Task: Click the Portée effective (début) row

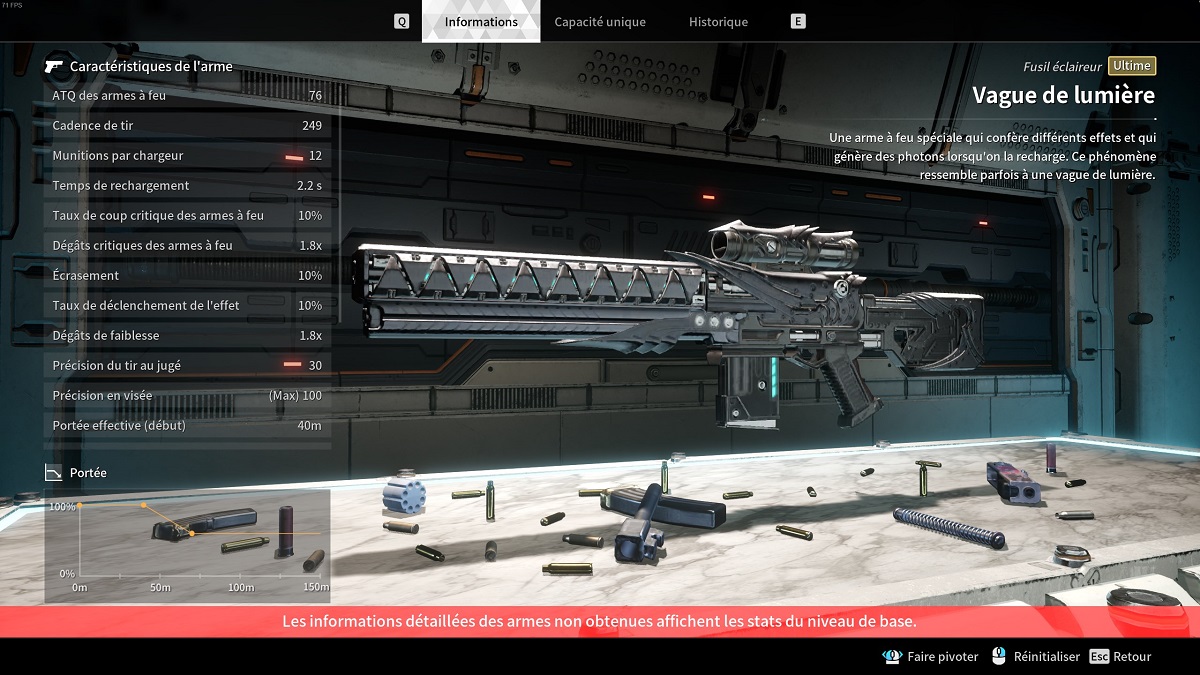Action: pos(187,426)
